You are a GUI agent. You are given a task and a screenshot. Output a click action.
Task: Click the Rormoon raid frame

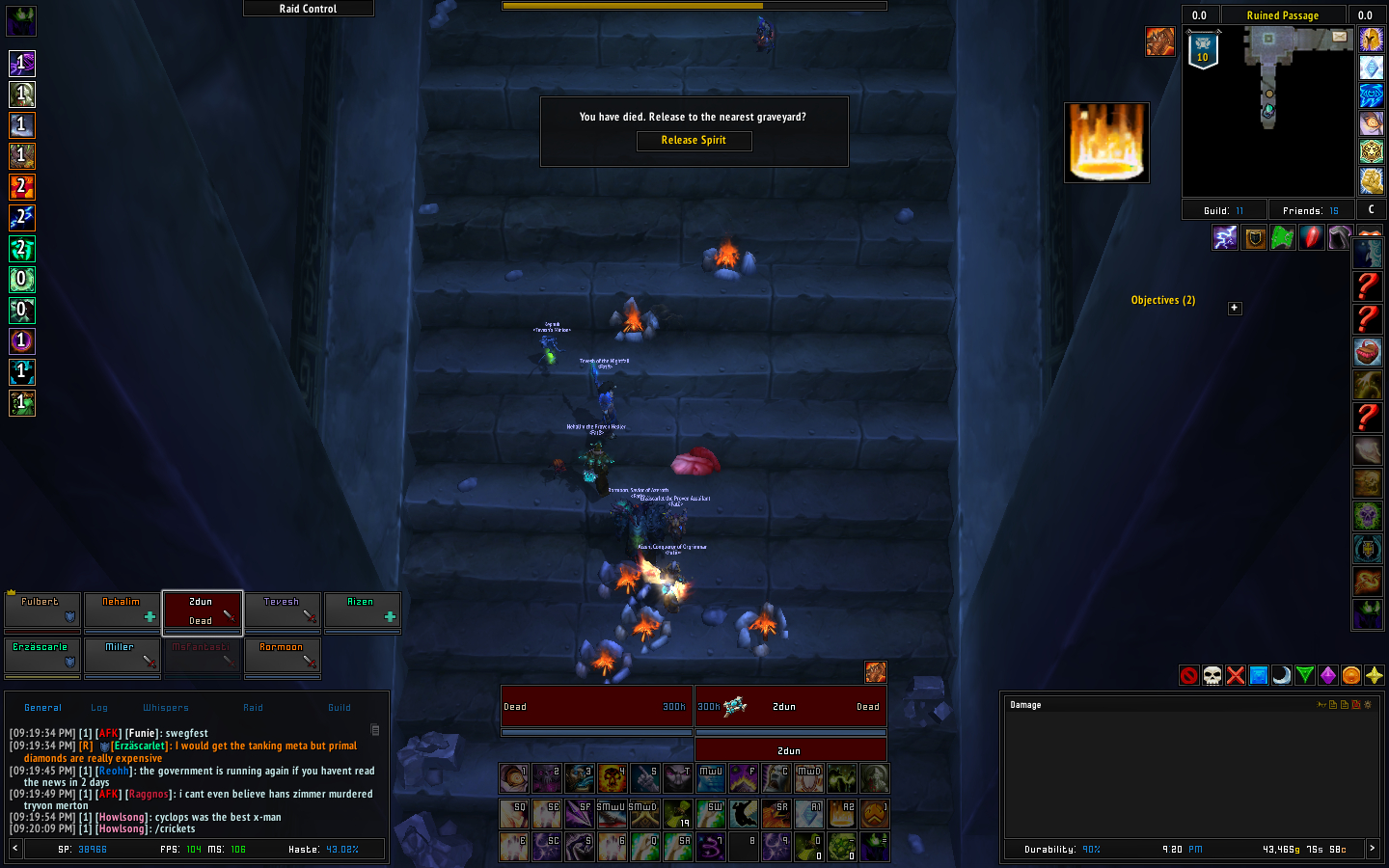click(283, 655)
